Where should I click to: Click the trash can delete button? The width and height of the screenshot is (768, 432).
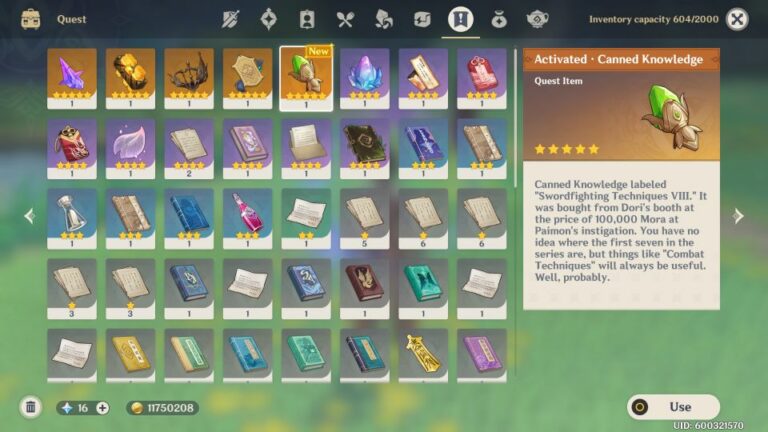(x=31, y=407)
